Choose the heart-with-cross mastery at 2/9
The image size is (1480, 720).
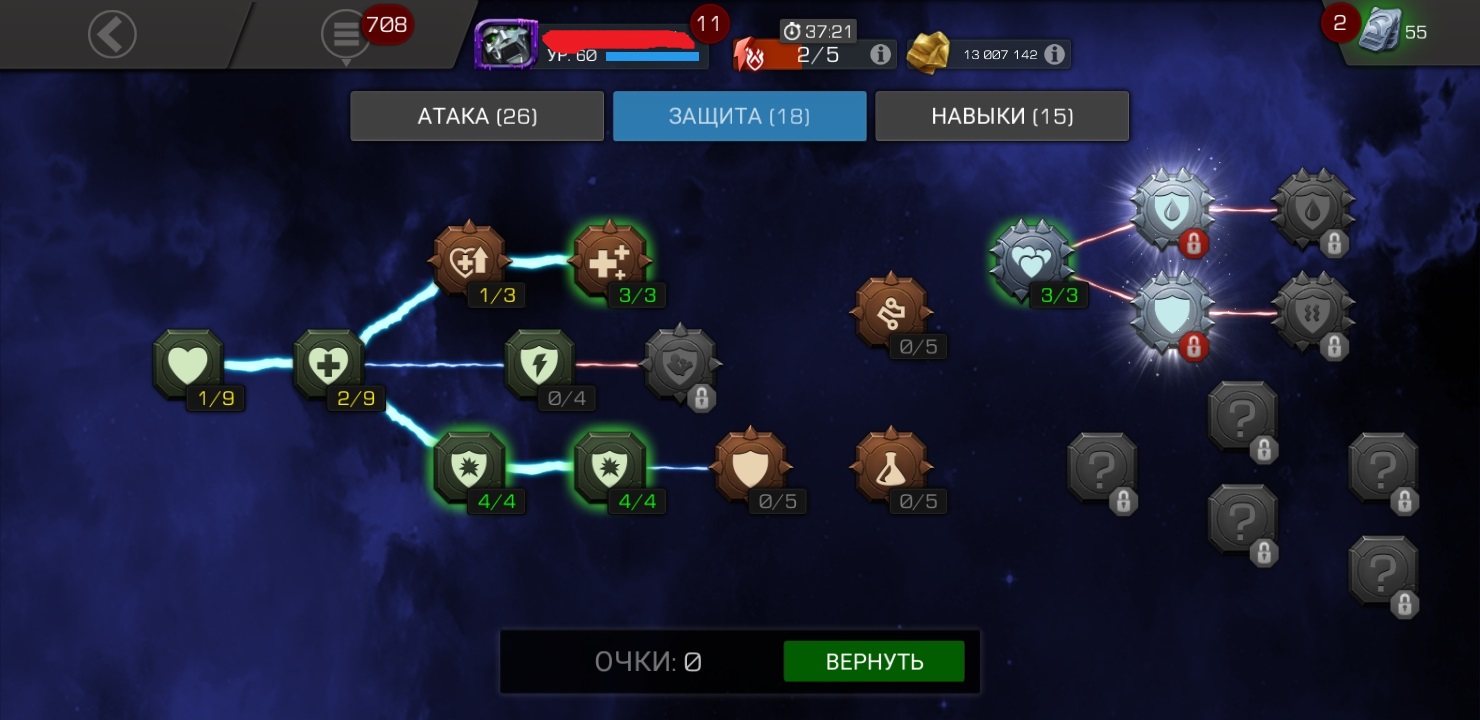[328, 363]
